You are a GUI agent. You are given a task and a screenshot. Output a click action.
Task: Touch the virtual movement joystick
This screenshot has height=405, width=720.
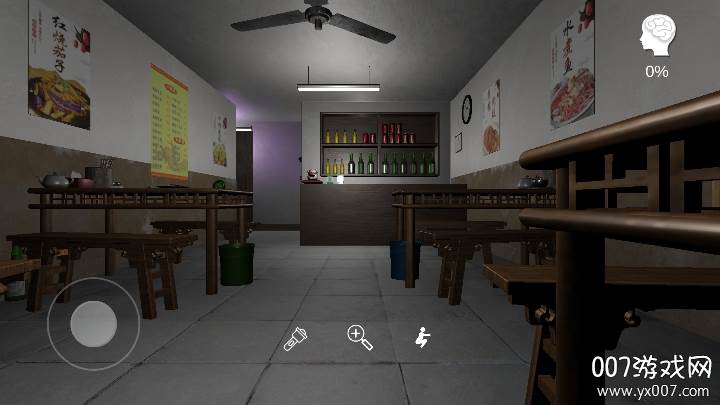(x=94, y=322)
